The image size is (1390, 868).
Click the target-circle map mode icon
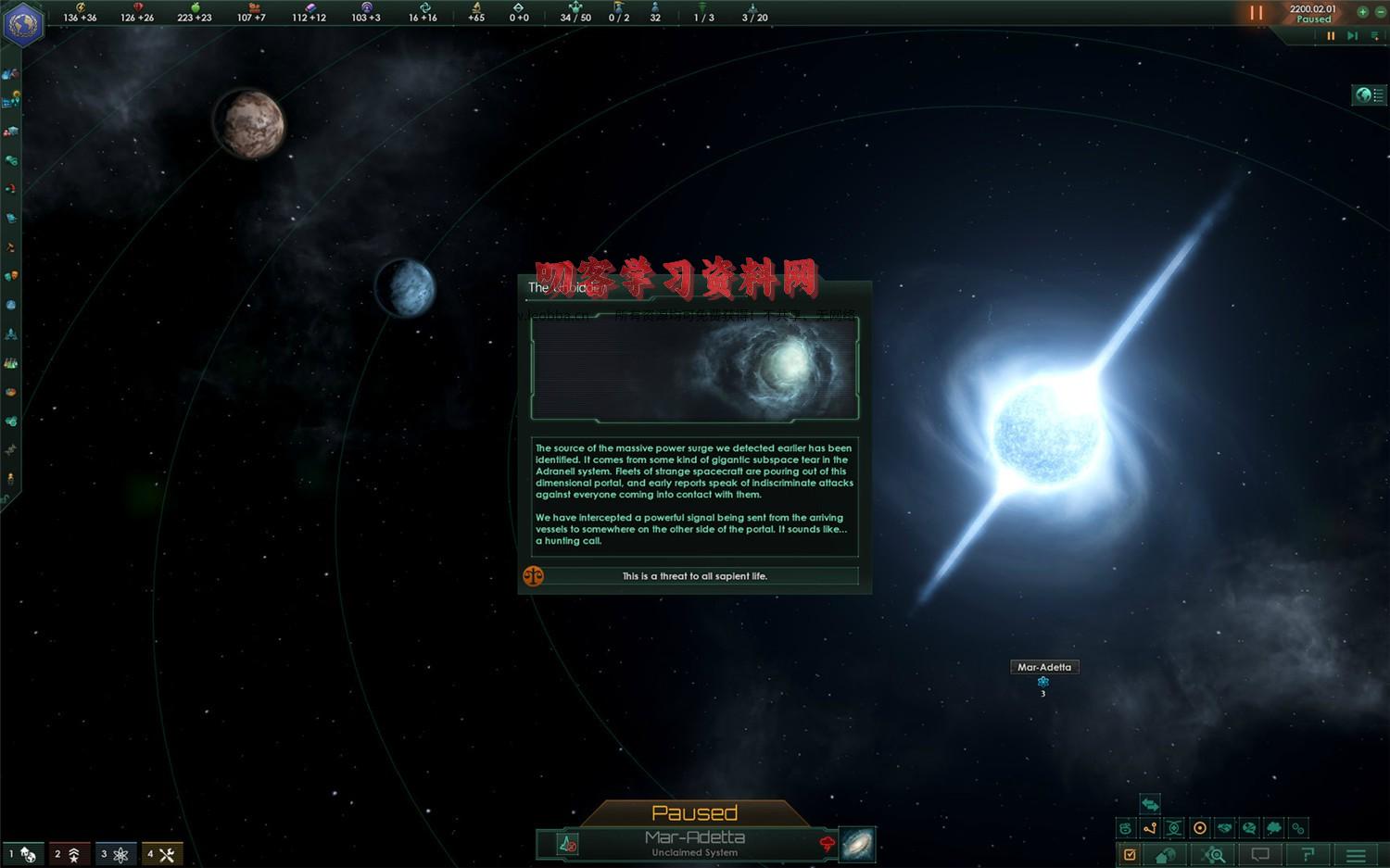point(1200,827)
